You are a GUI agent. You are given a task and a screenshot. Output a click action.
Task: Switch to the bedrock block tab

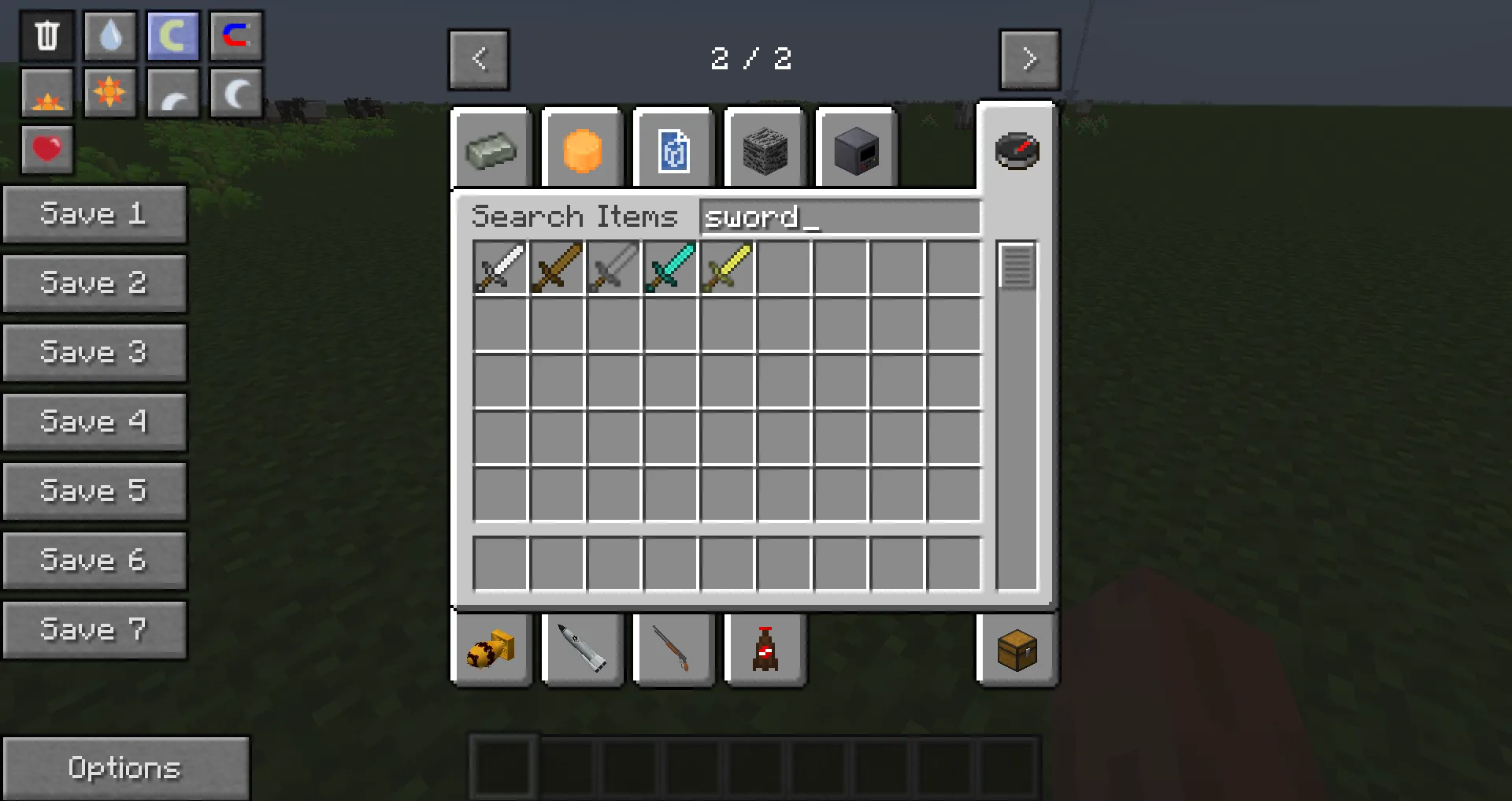point(765,150)
